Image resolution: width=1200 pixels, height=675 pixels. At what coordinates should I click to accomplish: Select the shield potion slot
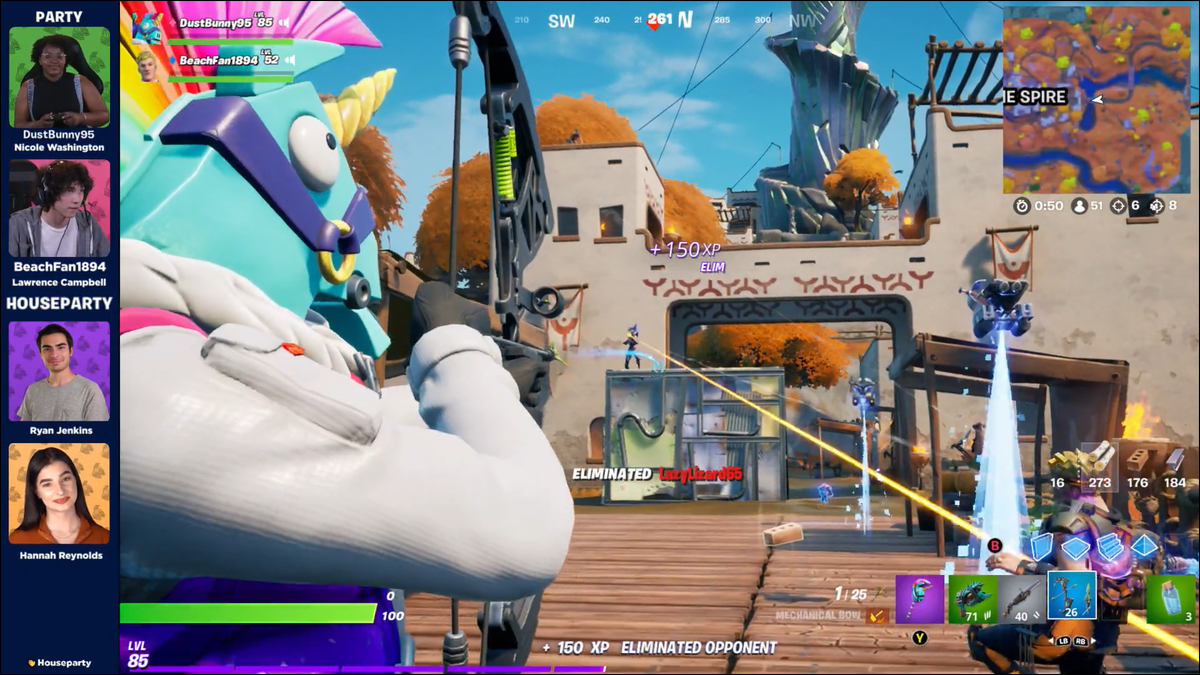[x=1171, y=599]
